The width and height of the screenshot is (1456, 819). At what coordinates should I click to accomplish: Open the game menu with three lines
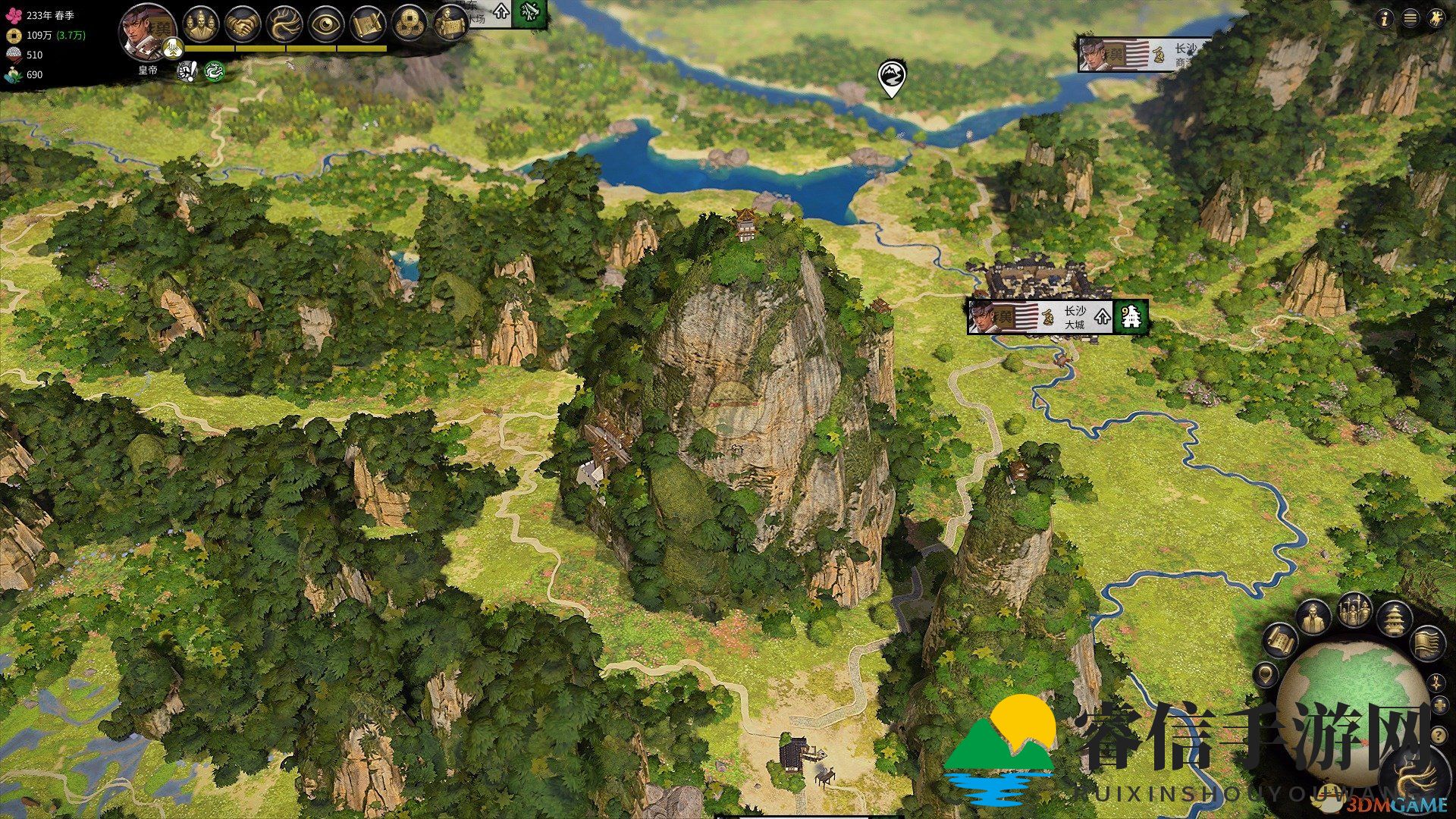tap(1410, 19)
